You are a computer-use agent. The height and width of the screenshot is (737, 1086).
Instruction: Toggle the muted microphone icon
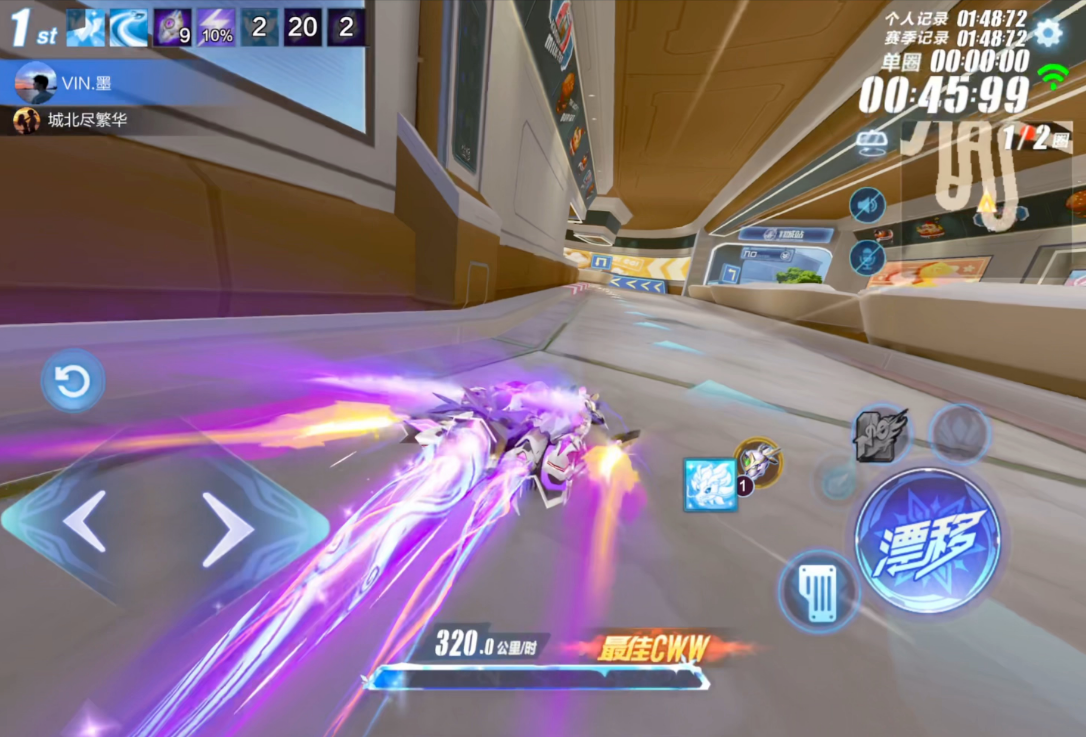(x=867, y=257)
